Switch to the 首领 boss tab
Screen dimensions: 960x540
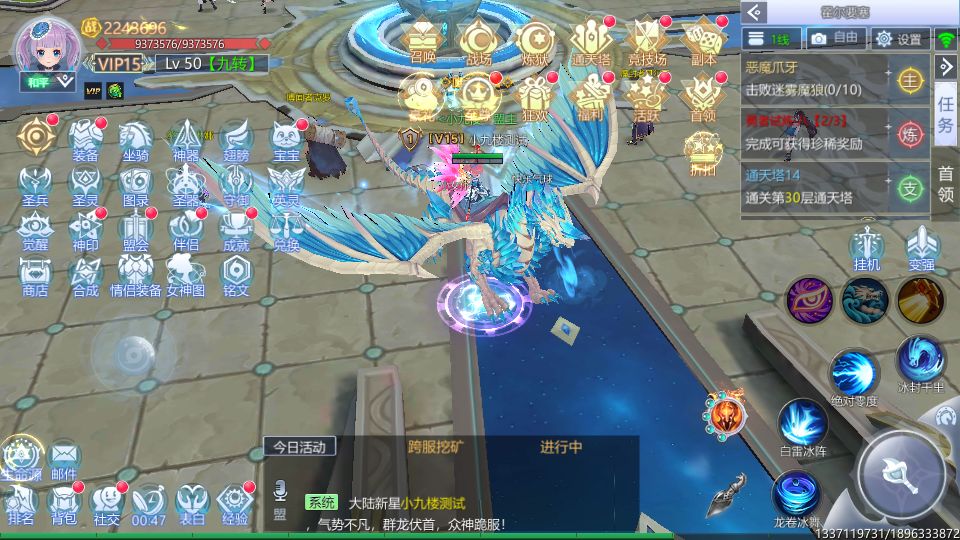[x=945, y=184]
